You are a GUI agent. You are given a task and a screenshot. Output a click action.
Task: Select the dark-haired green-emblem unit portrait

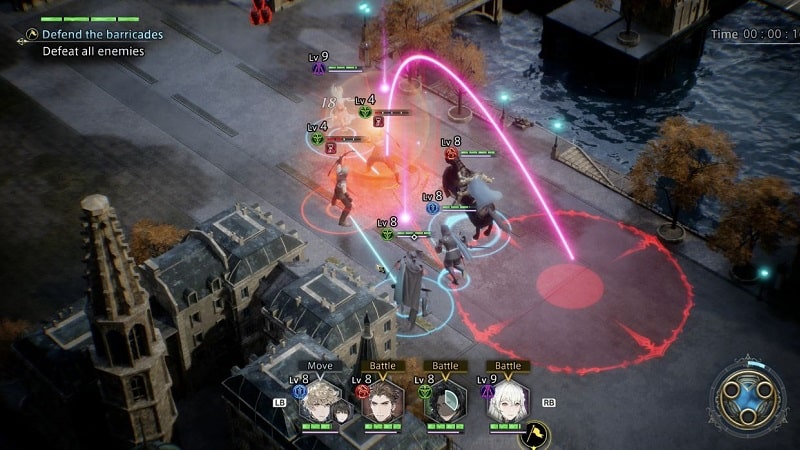pyautogui.click(x=444, y=401)
